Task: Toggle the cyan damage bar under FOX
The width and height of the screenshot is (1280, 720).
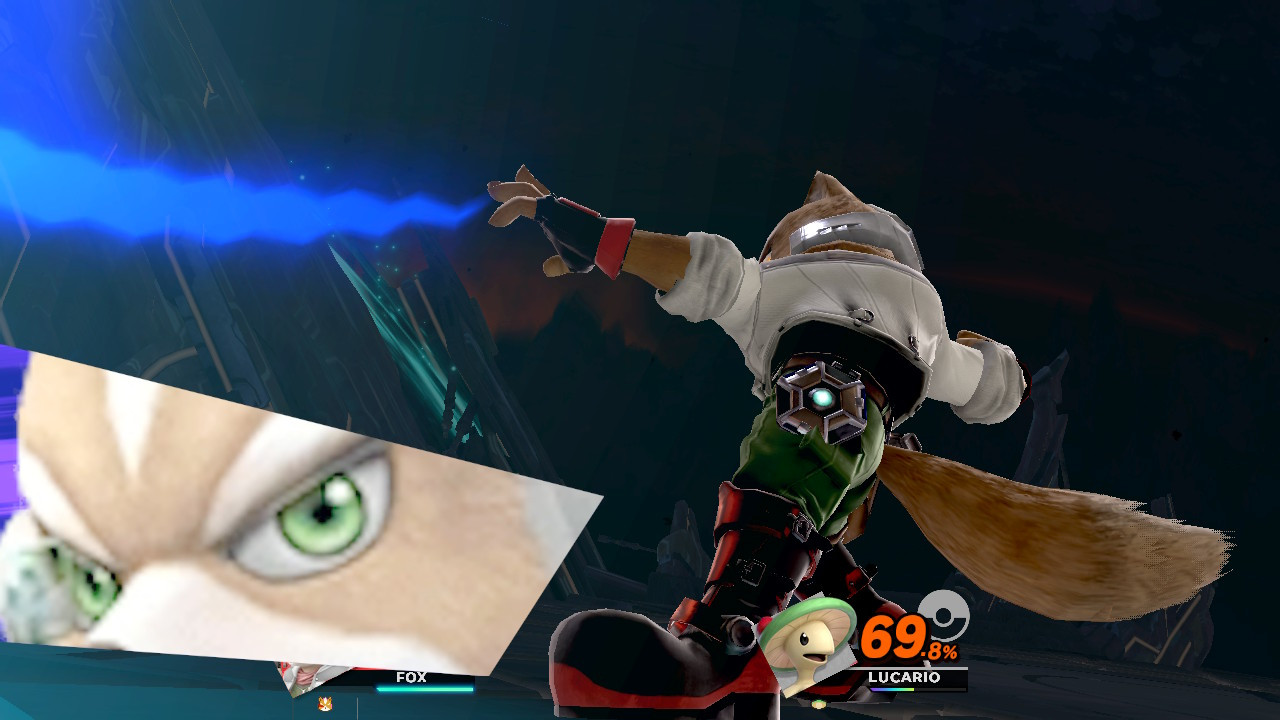Action: 423,688
